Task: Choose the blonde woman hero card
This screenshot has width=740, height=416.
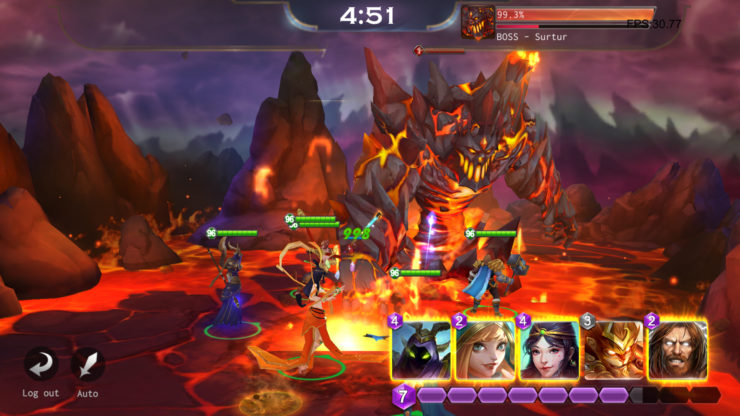Action: pos(485,350)
